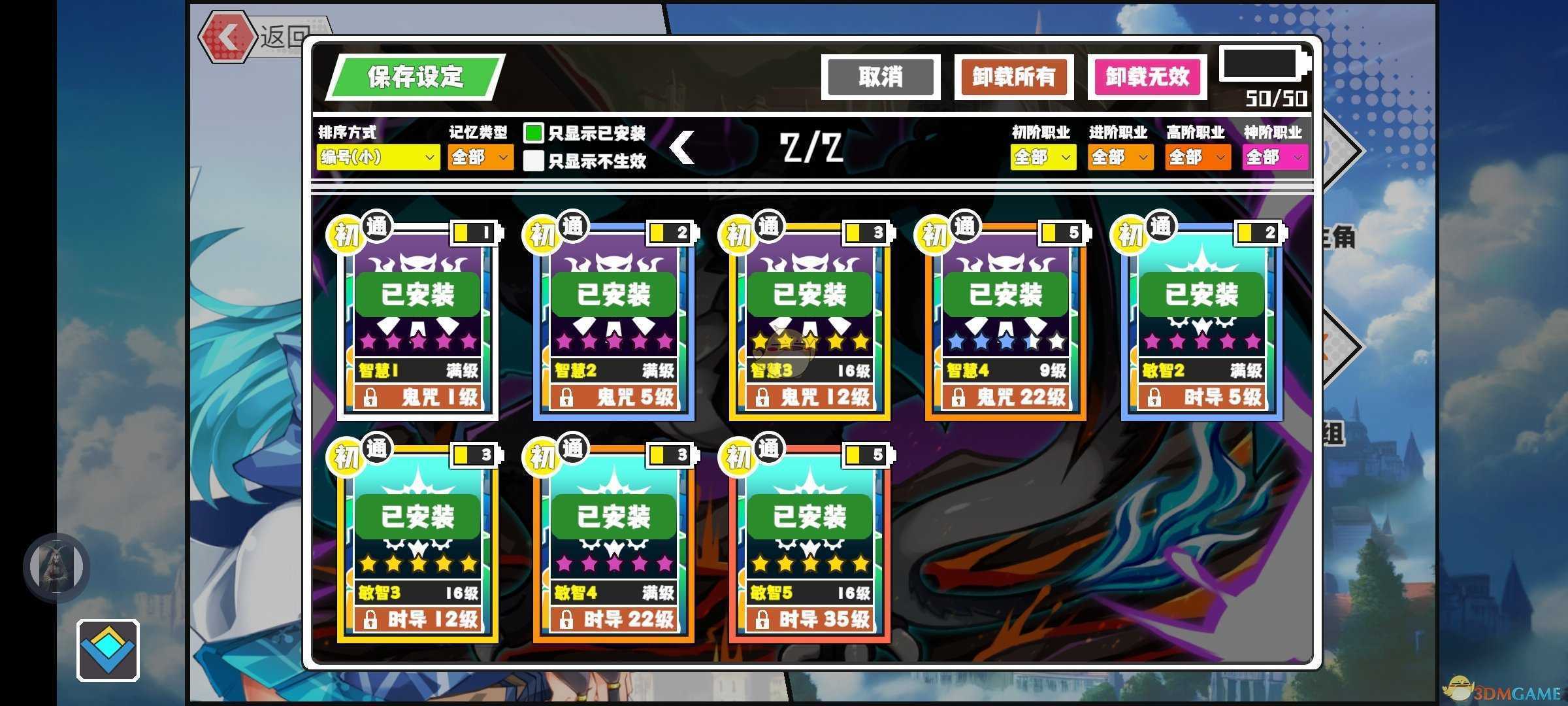Image resolution: width=1568 pixels, height=706 pixels.
Task: Click the lock icon on 时导35级 card
Action: 763,620
